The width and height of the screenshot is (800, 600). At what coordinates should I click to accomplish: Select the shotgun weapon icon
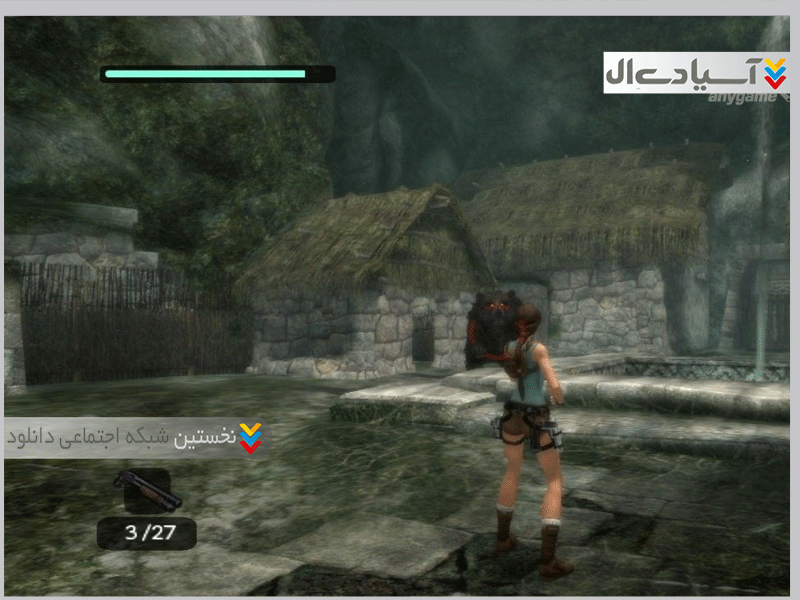click(147, 489)
